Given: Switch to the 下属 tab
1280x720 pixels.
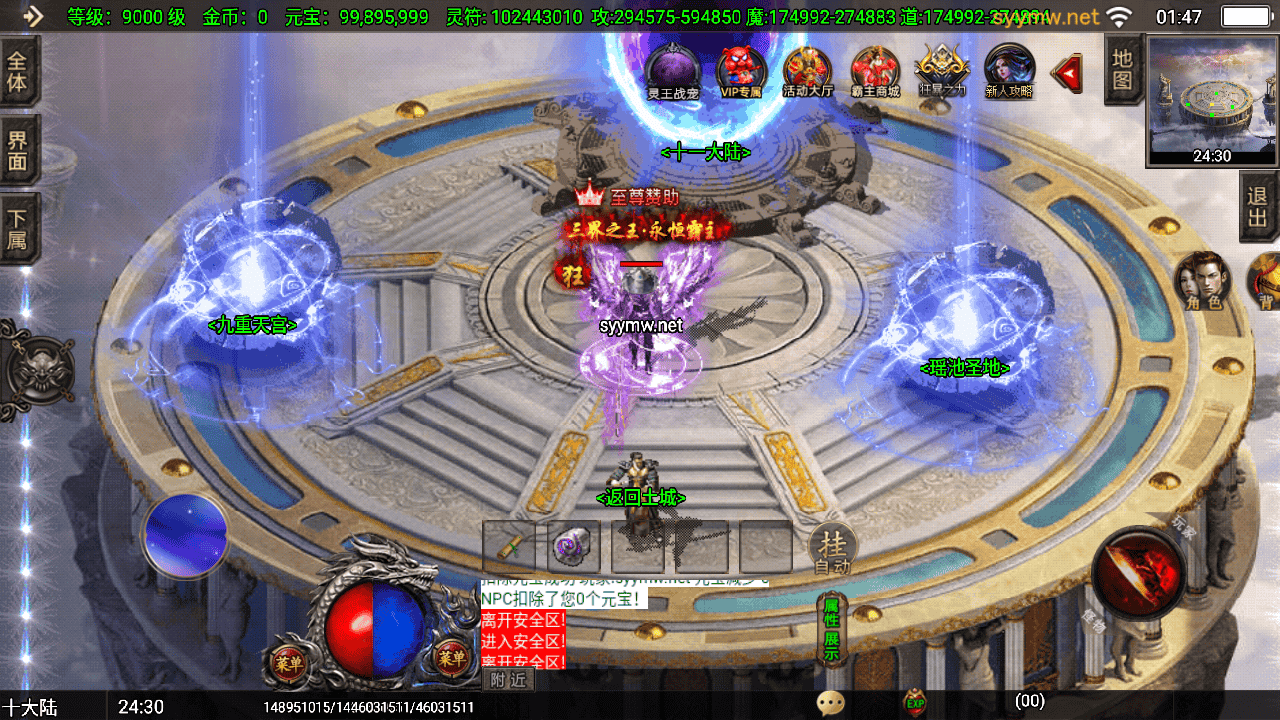Looking at the screenshot, I should click(x=18, y=229).
